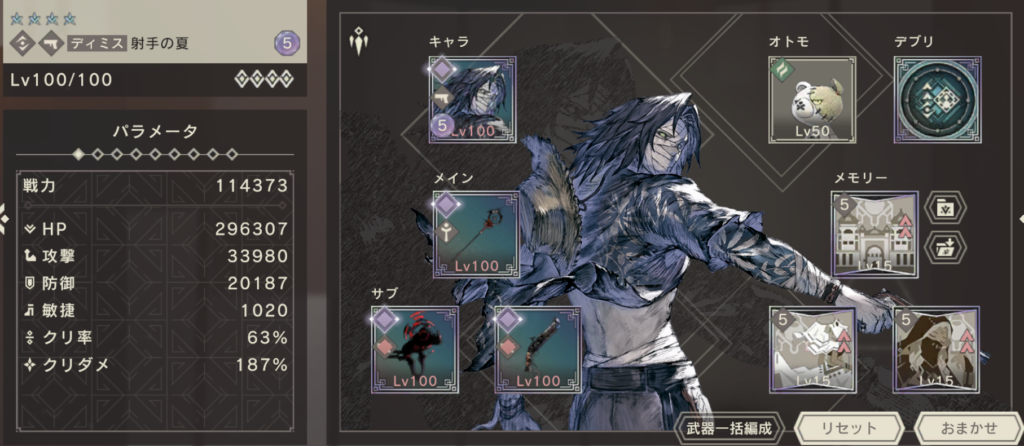Click the 武器一括編成 bulk weapon edit button
Screen dimensions: 1024x446
(729, 428)
